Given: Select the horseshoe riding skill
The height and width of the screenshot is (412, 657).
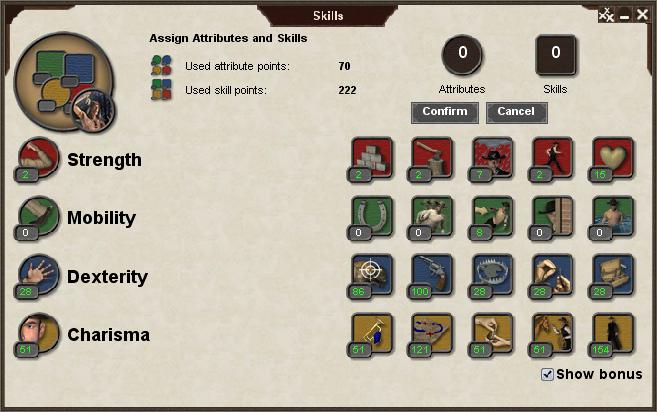Looking at the screenshot, I should [372, 216].
